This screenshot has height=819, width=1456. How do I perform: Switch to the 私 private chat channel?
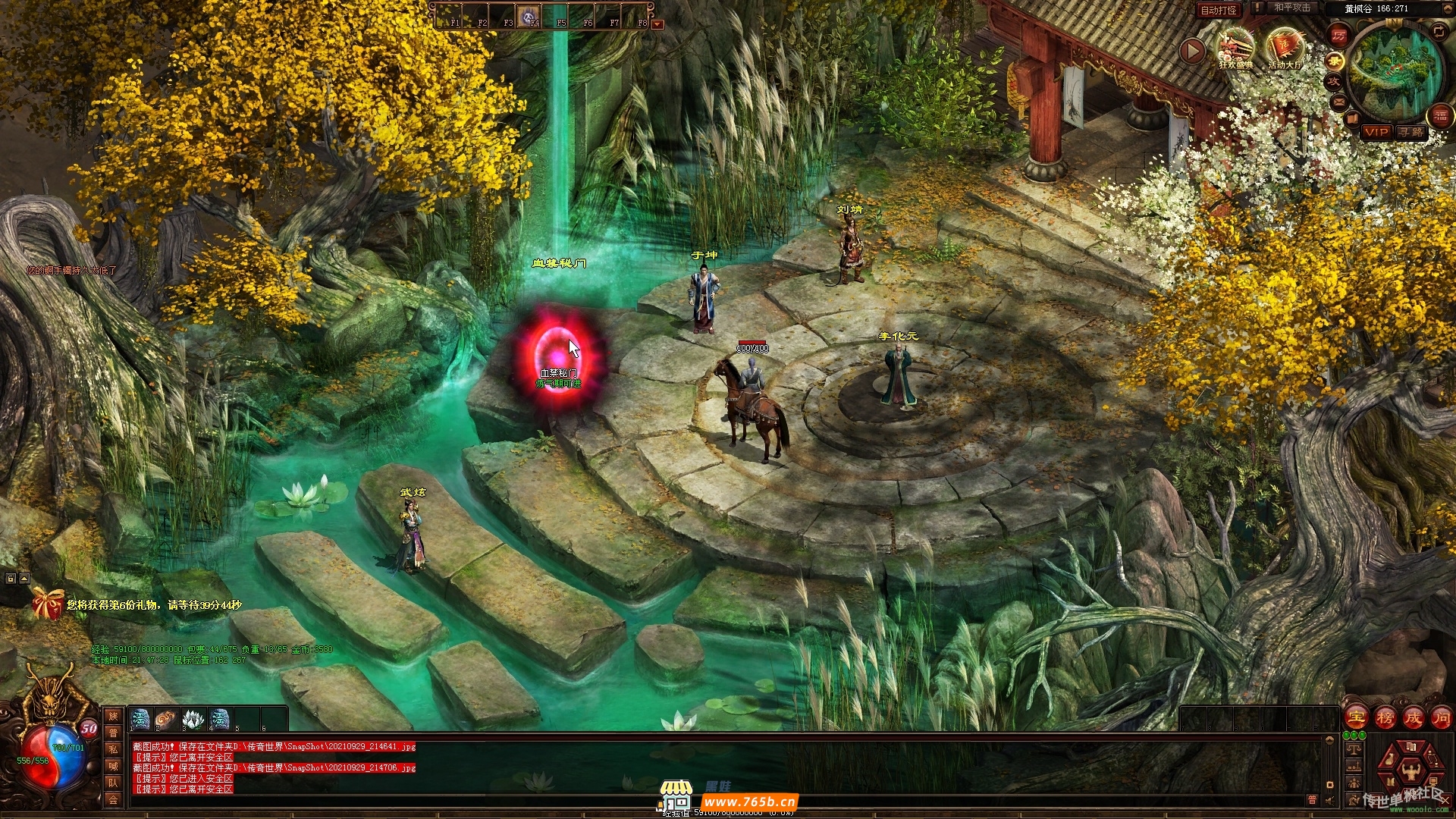pos(113,749)
